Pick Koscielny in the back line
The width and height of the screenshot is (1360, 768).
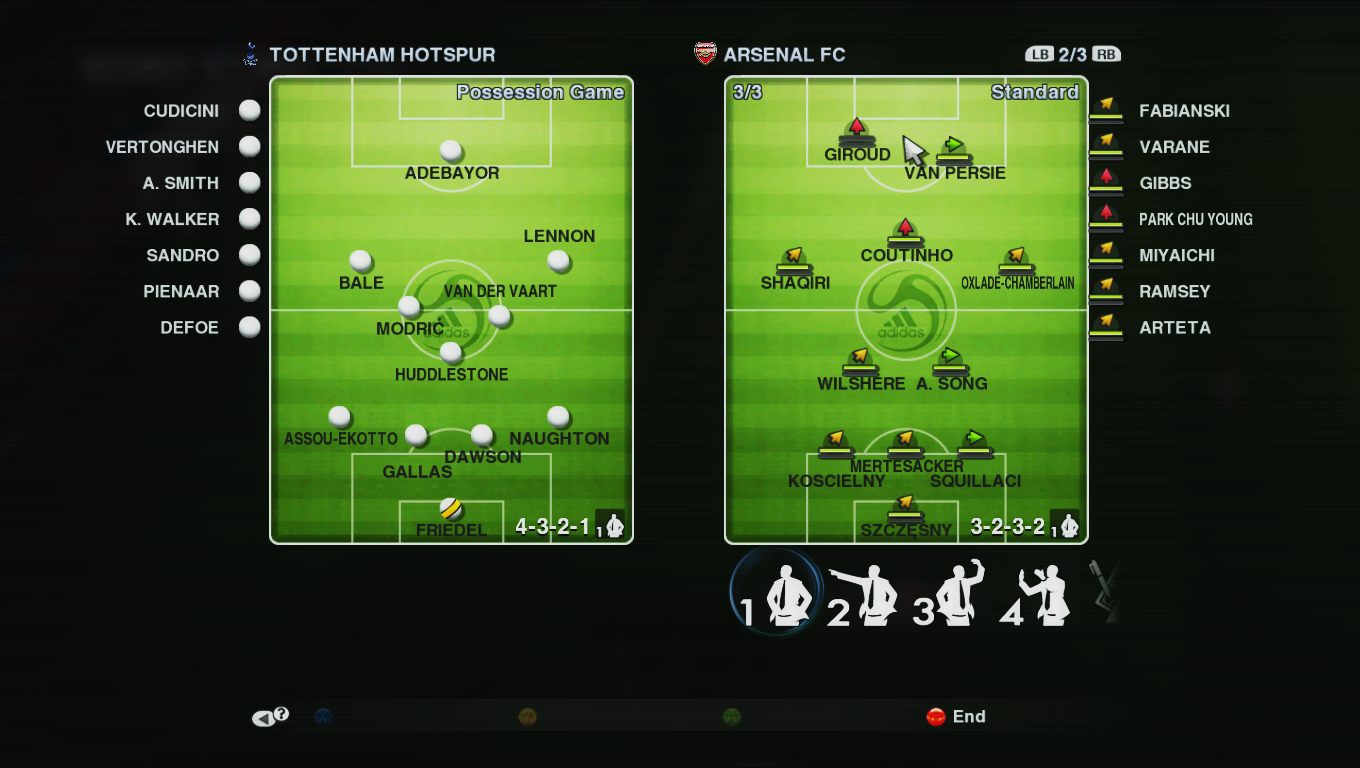coord(835,444)
